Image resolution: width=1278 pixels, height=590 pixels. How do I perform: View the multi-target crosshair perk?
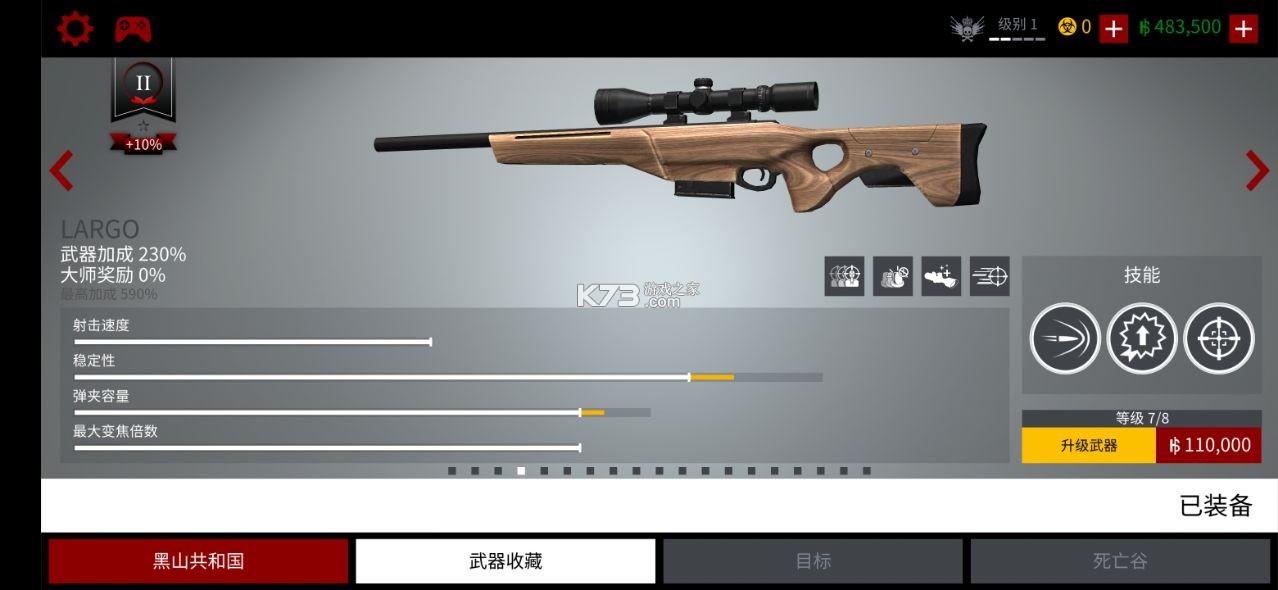pyautogui.click(x=844, y=276)
